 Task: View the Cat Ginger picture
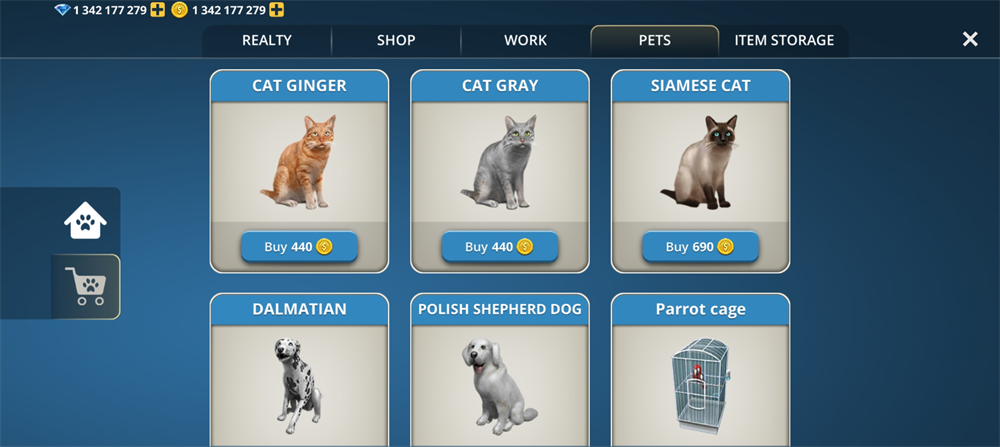pyautogui.click(x=299, y=162)
